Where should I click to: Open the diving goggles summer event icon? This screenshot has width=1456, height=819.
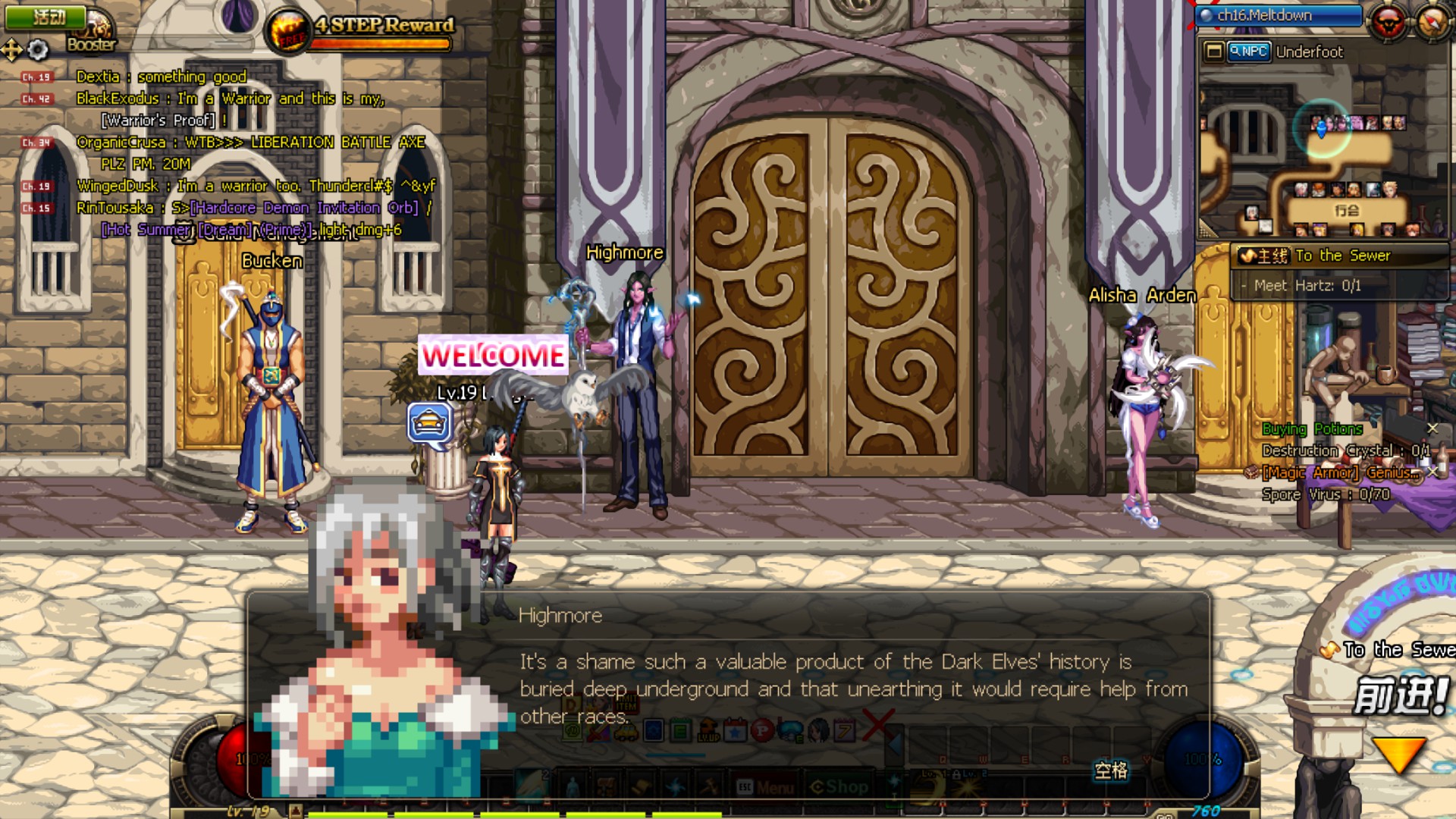point(790,731)
